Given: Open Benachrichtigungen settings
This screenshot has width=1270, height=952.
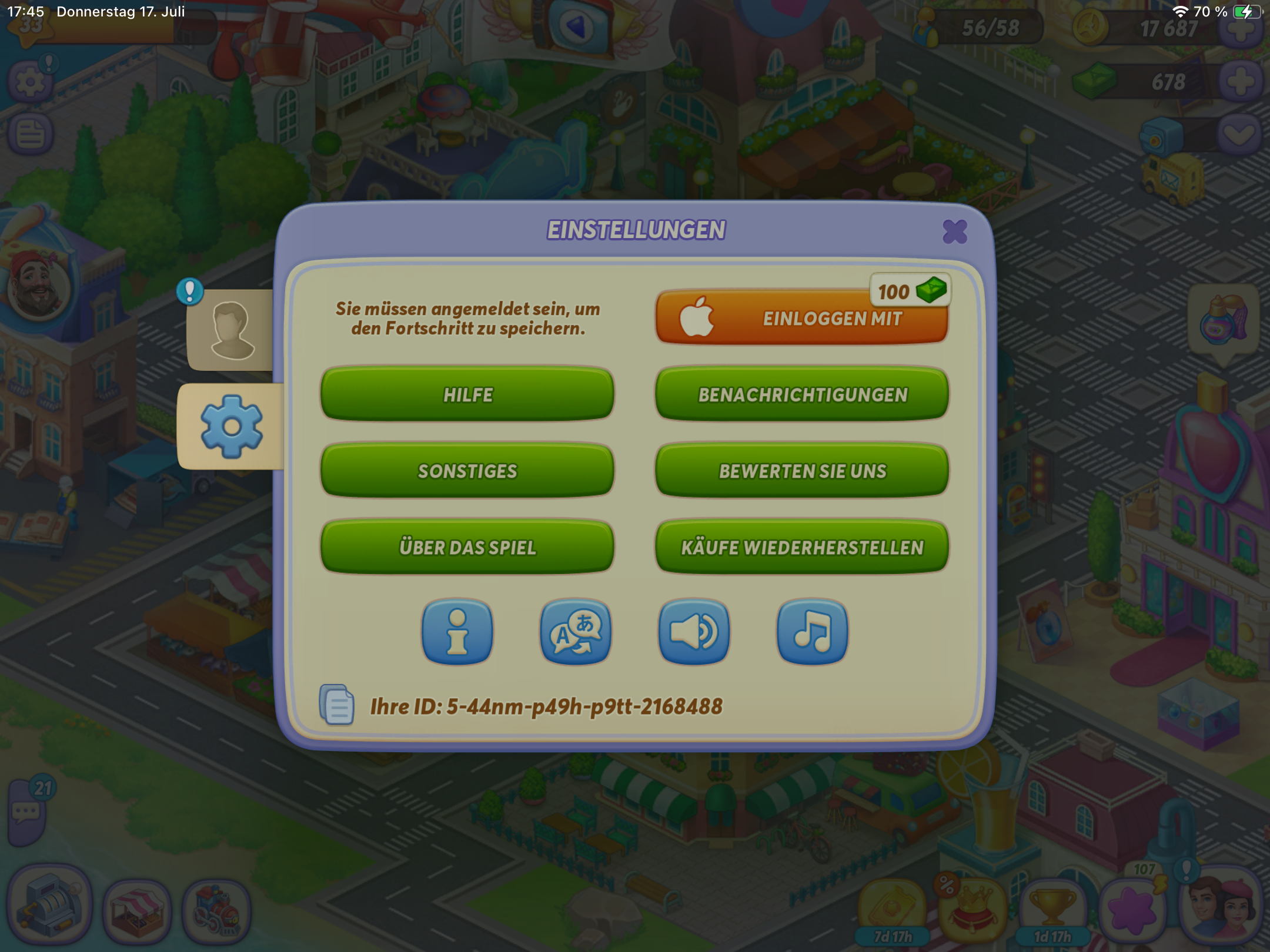Looking at the screenshot, I should 802,394.
